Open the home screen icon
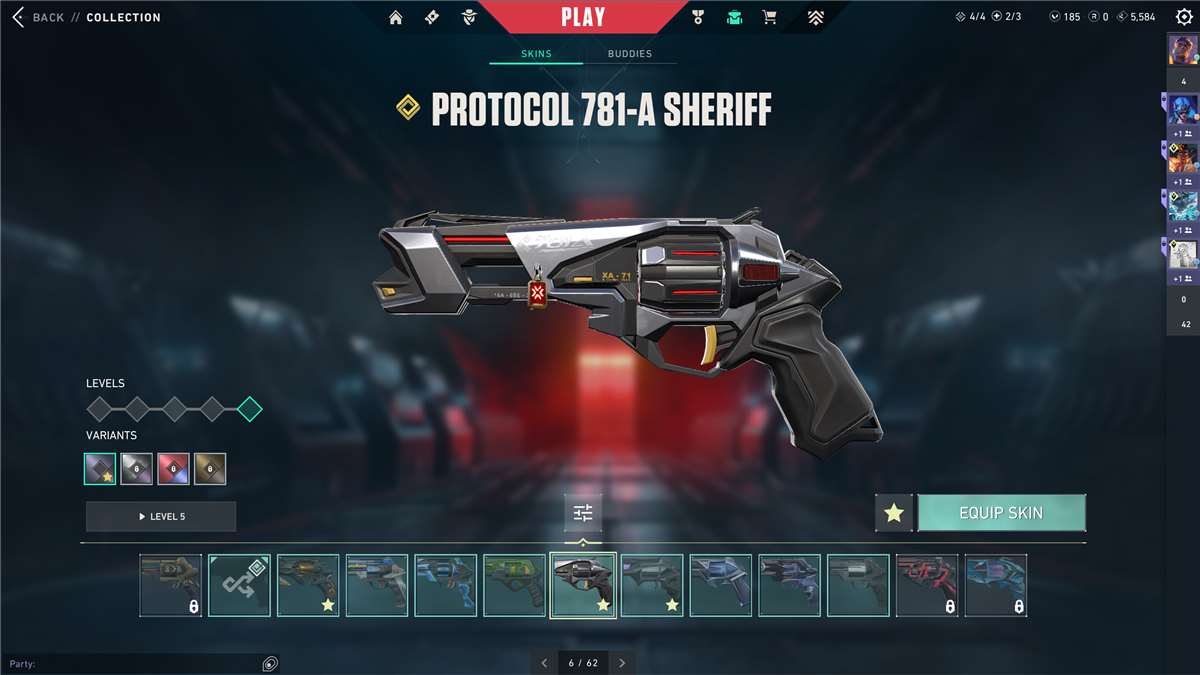 click(396, 17)
